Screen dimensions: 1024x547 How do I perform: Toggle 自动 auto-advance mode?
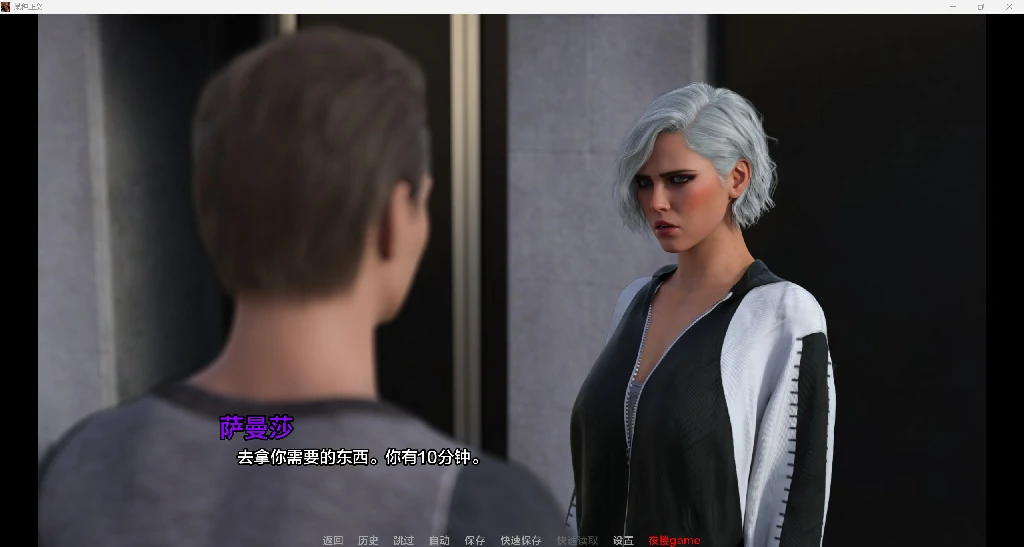pos(439,540)
